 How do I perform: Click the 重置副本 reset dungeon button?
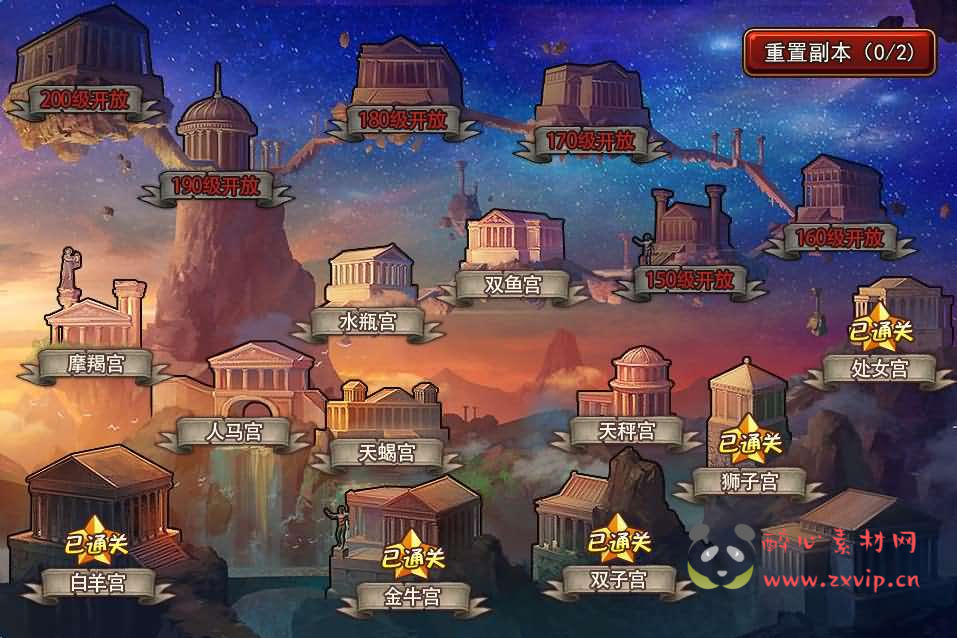pos(839,53)
